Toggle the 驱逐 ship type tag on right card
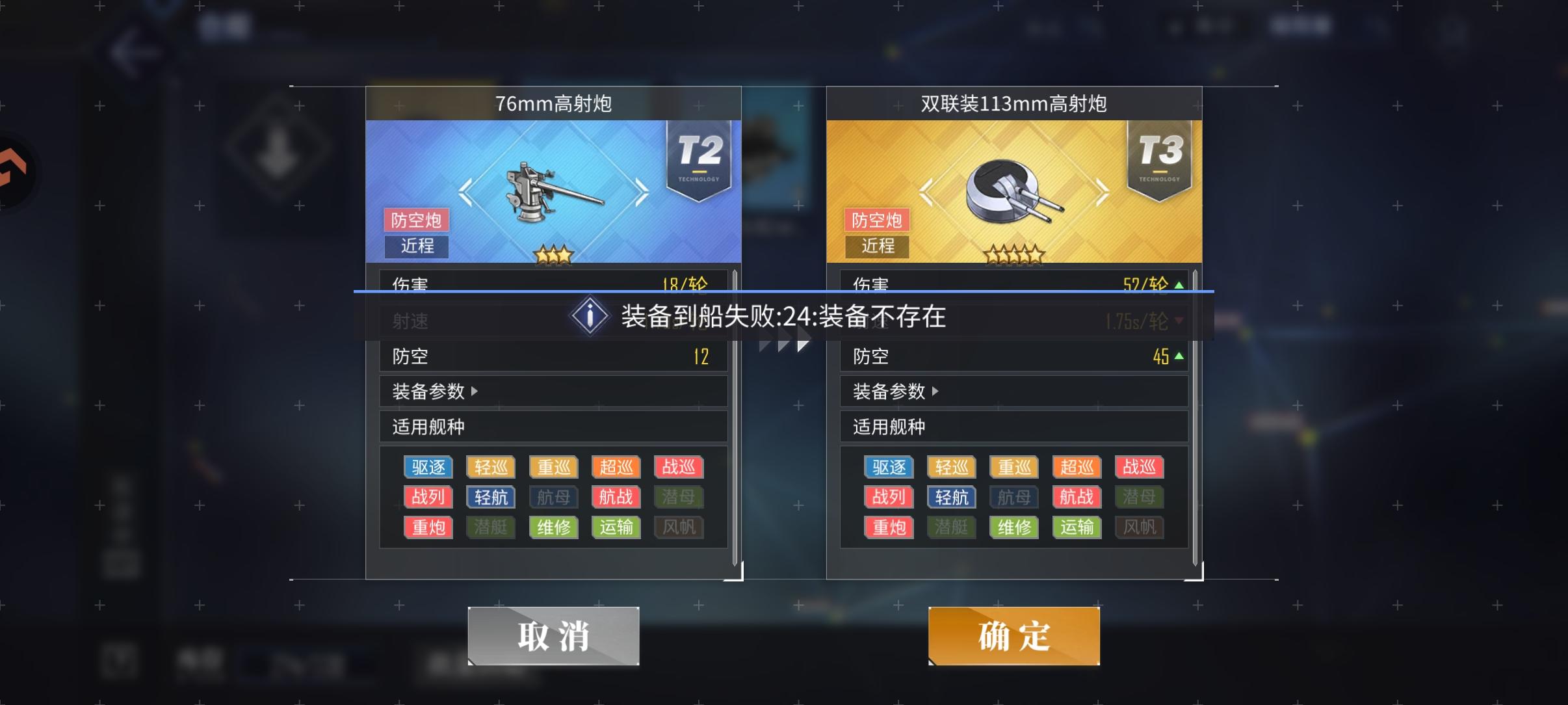The height and width of the screenshot is (705, 1568). tap(889, 467)
